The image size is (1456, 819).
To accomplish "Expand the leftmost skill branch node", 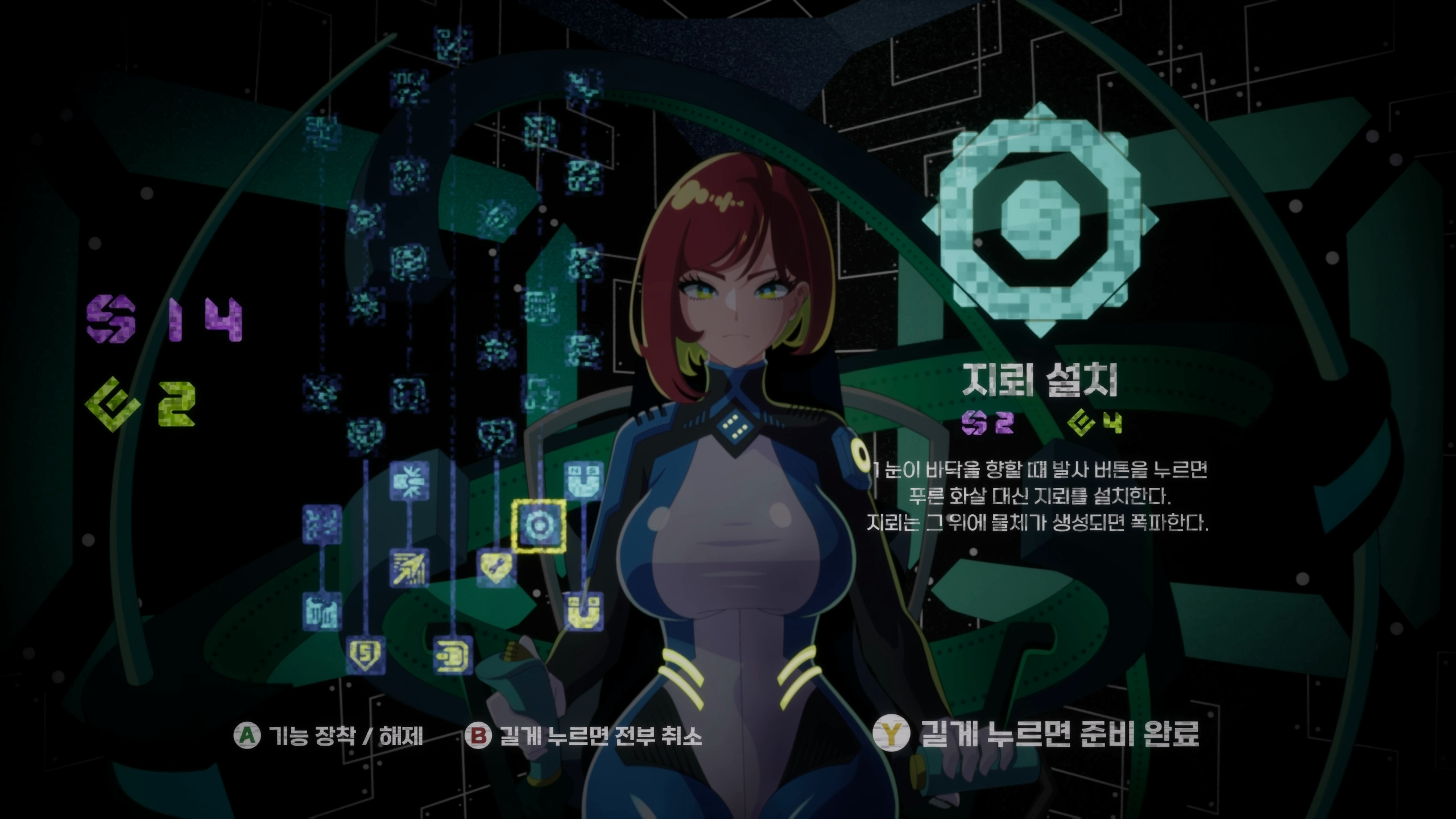I will tap(322, 524).
